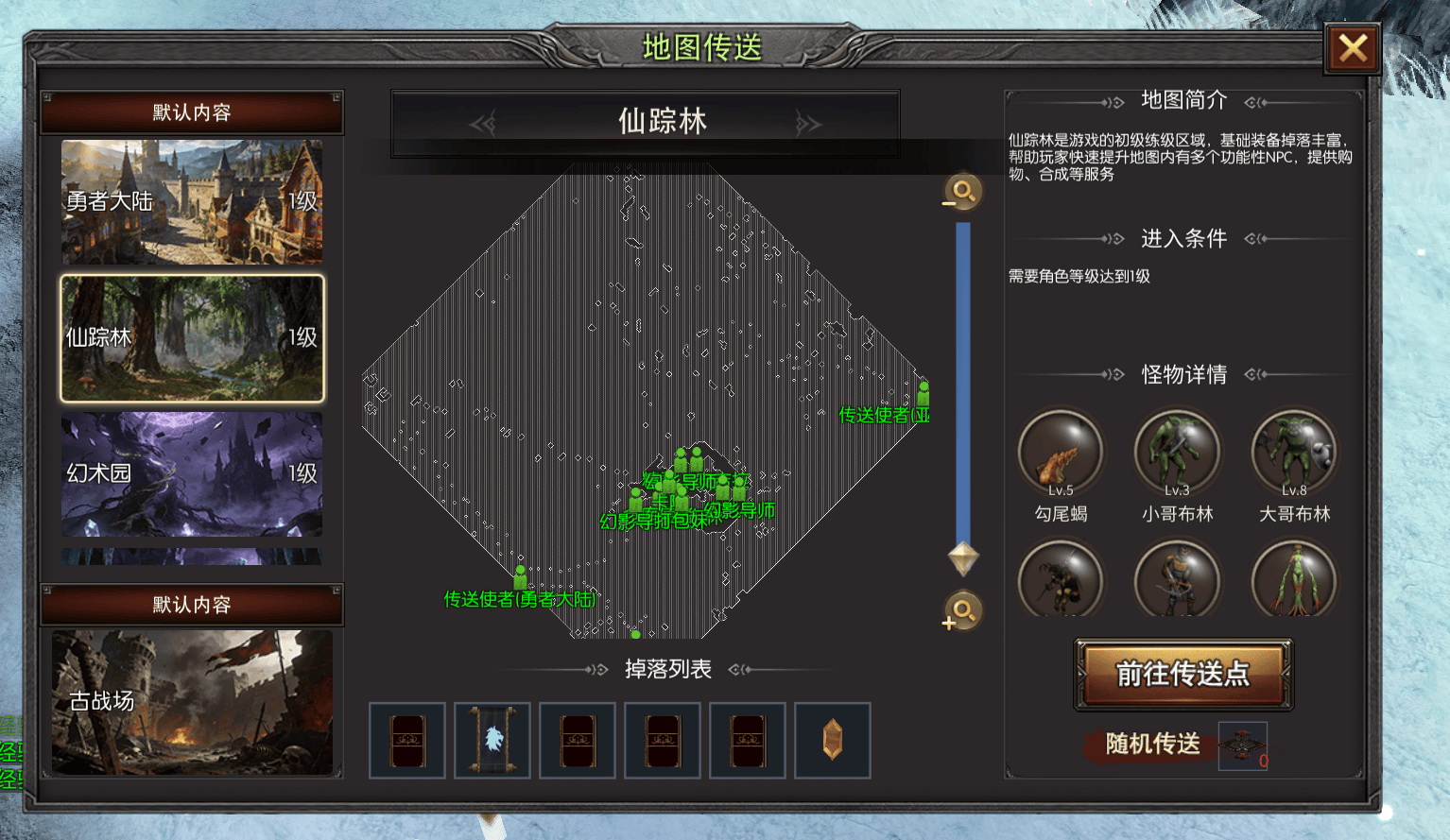Click the random teleport stone item icon

pyautogui.click(x=1242, y=746)
